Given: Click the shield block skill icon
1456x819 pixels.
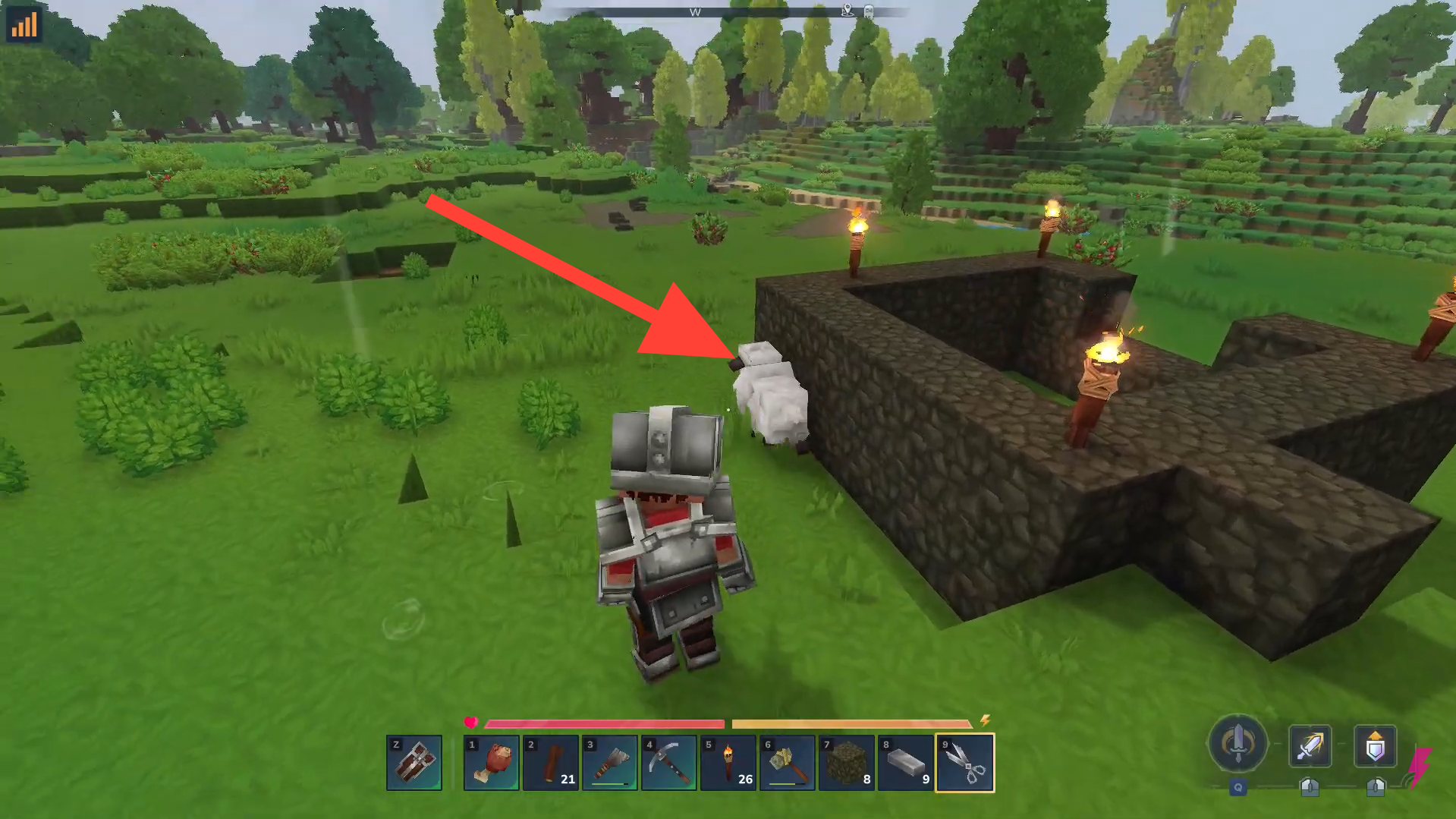Looking at the screenshot, I should pyautogui.click(x=1375, y=746).
